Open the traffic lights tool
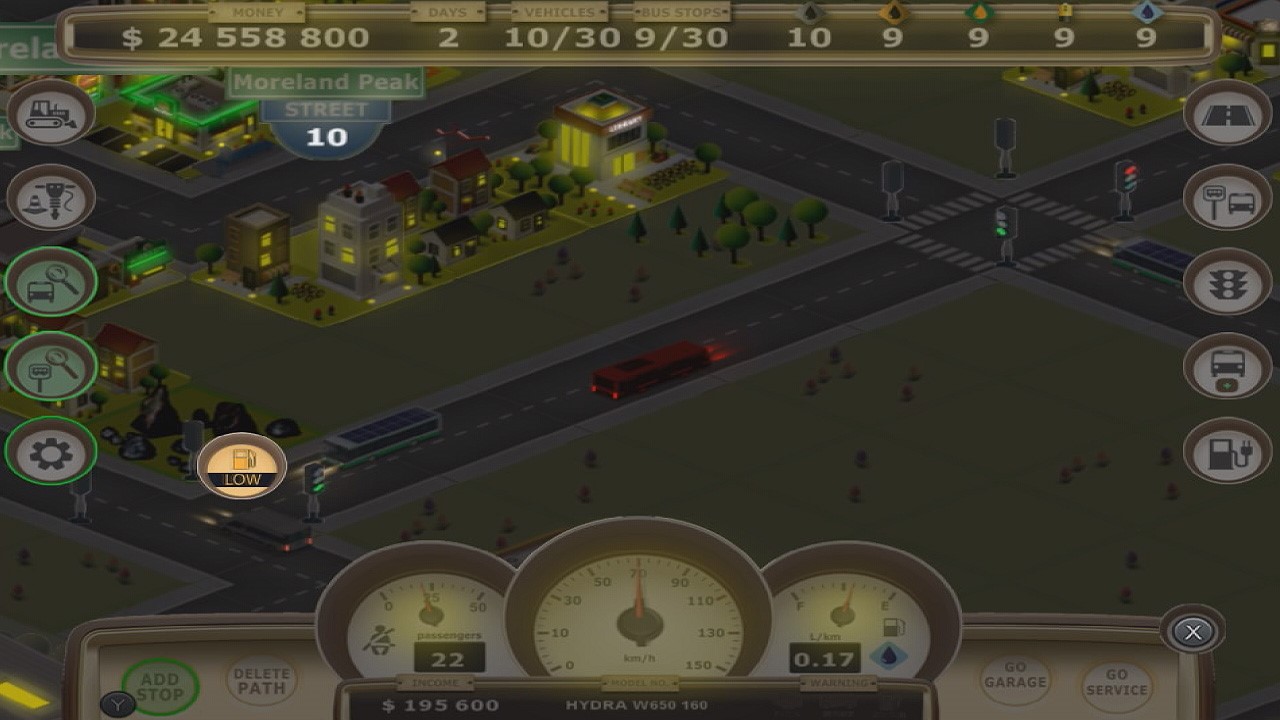 (x=1227, y=282)
